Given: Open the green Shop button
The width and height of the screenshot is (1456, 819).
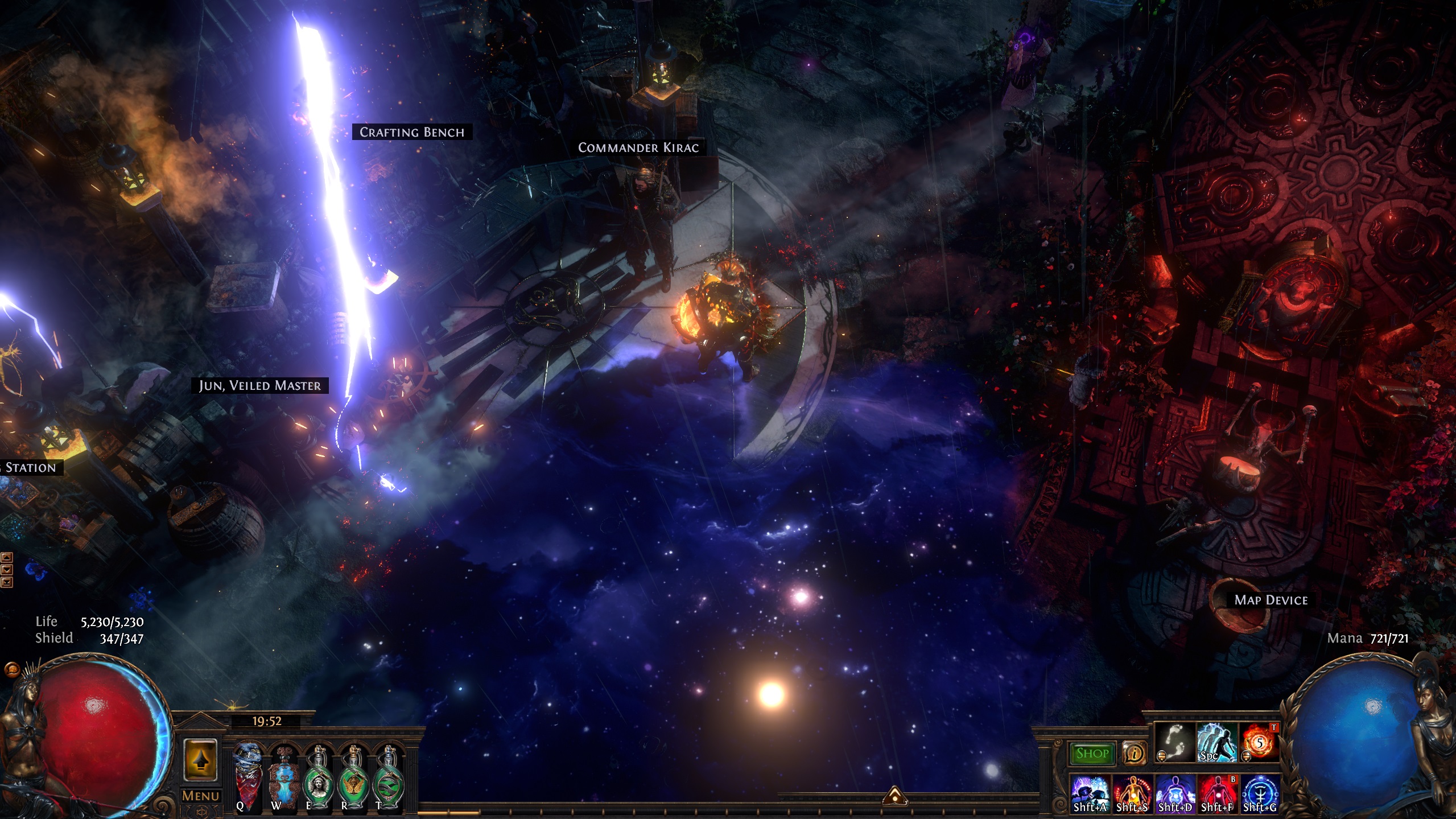Looking at the screenshot, I should (x=1092, y=754).
